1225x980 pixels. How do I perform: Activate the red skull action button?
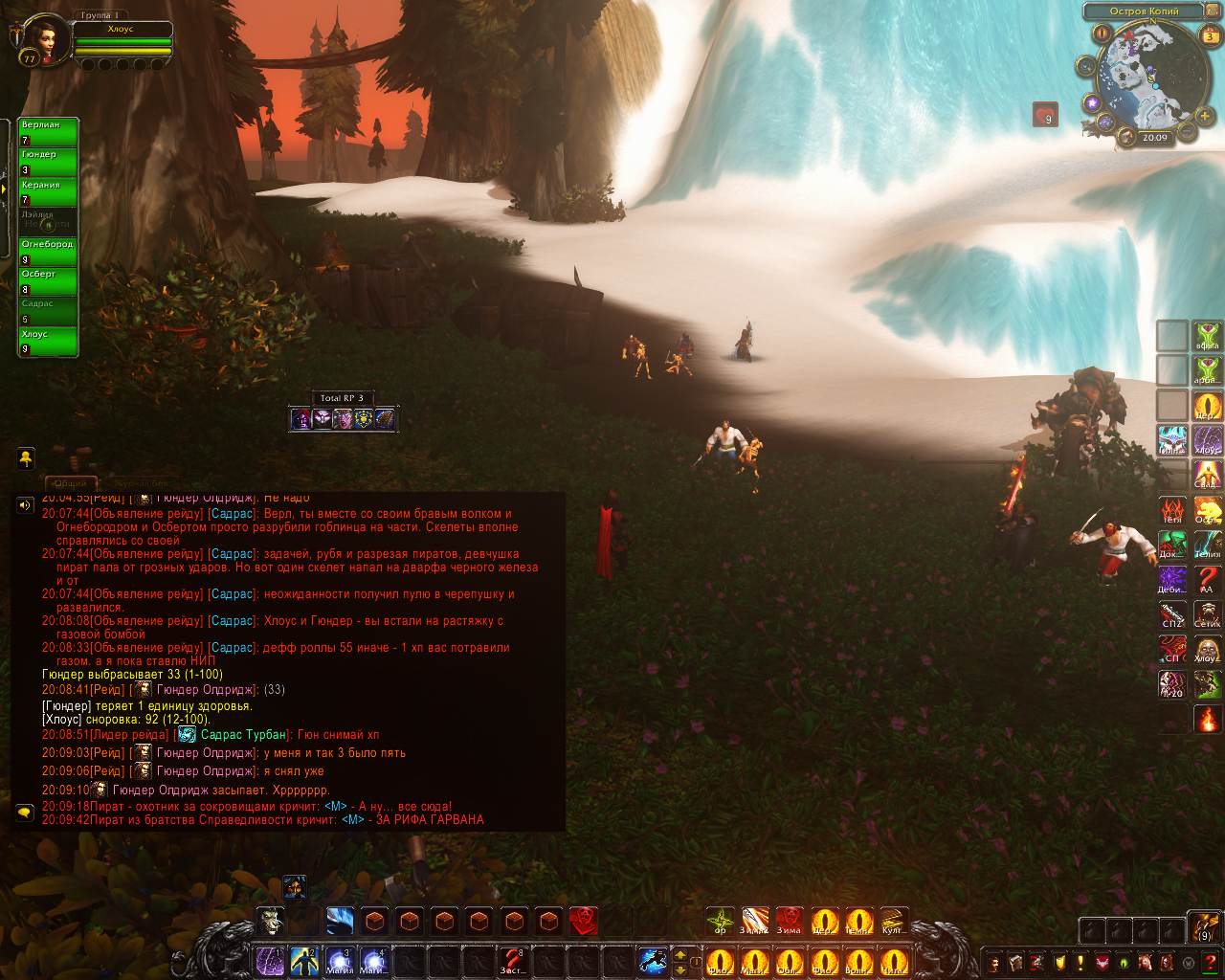pos(583,921)
